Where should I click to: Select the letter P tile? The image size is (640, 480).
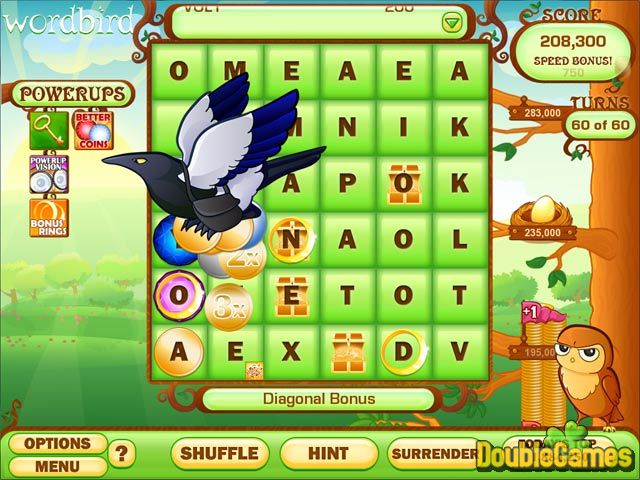pyautogui.click(x=347, y=183)
